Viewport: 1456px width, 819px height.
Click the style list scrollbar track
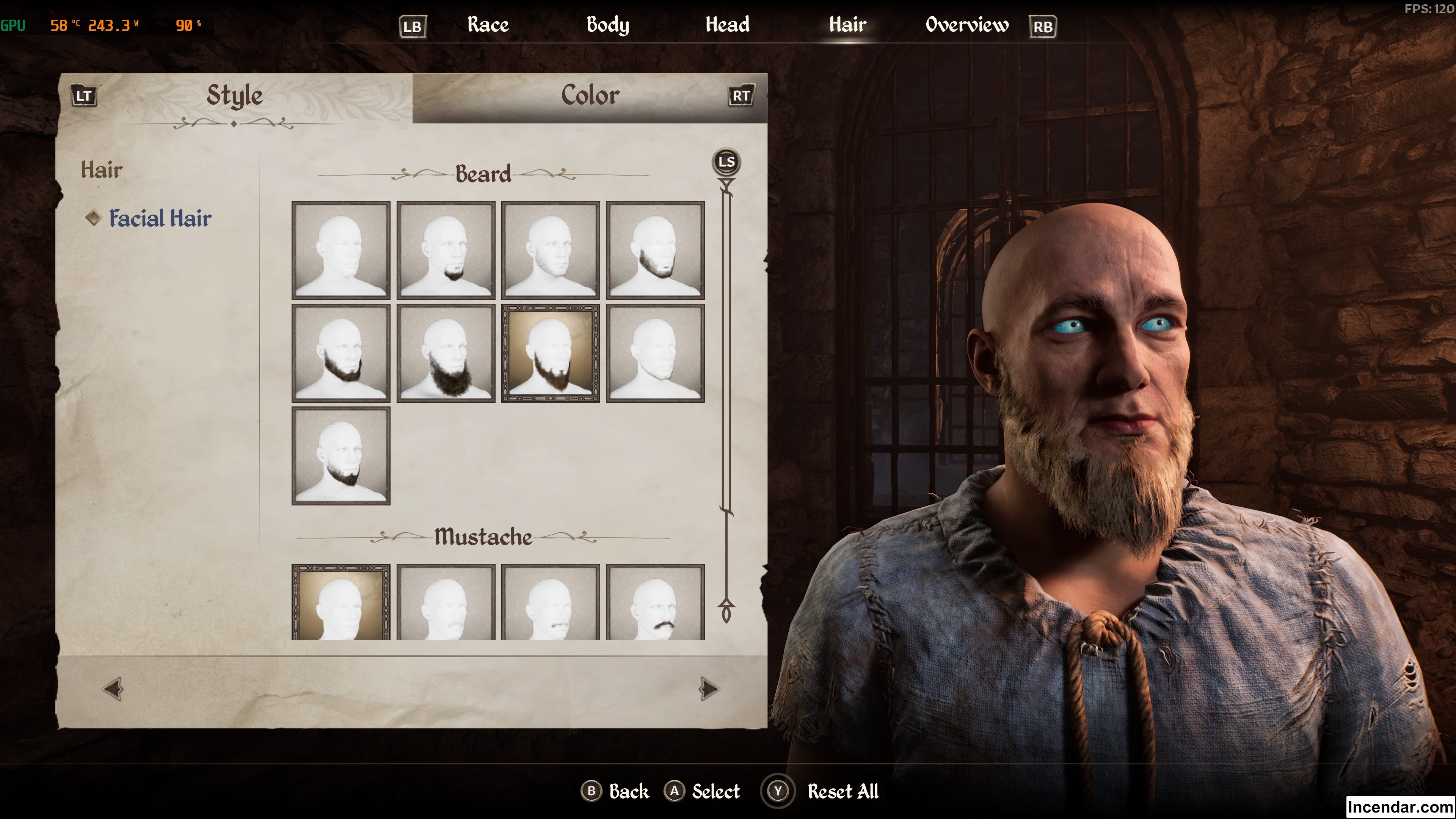click(x=726, y=395)
